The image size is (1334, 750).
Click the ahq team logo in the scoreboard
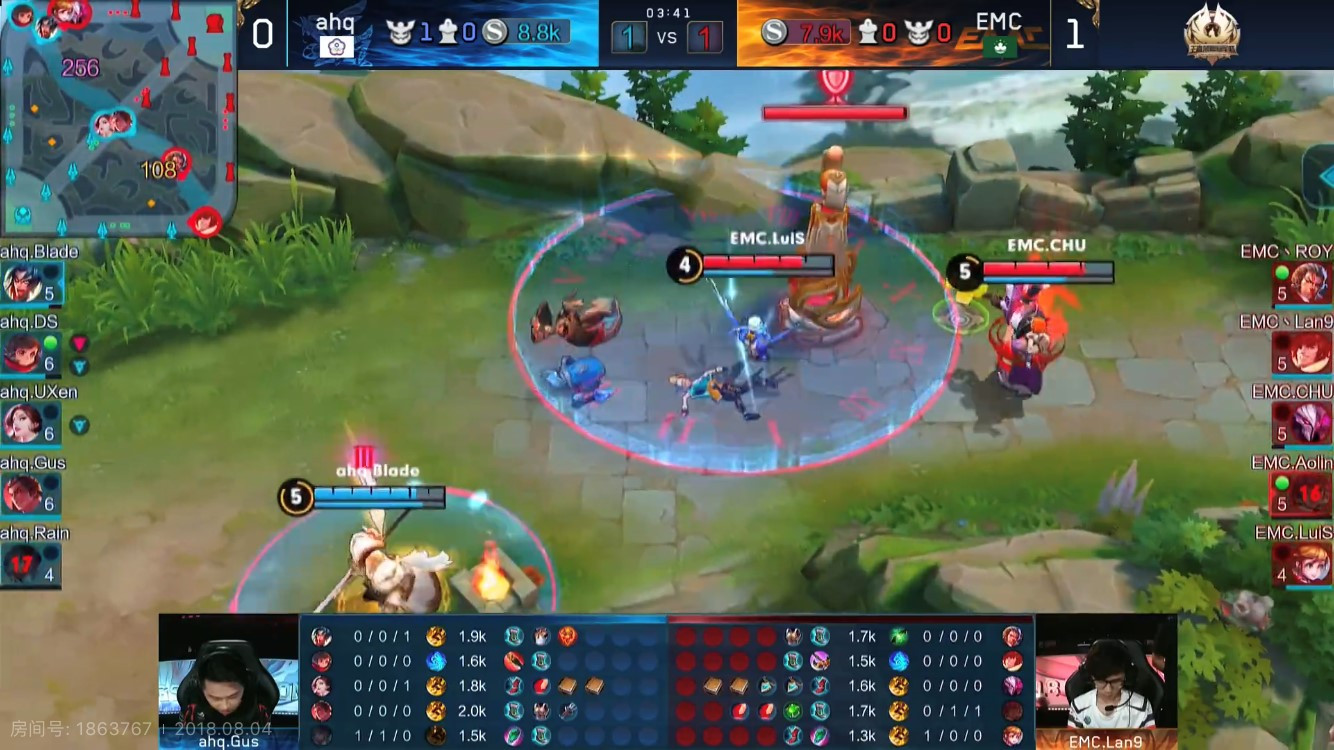tap(335, 47)
